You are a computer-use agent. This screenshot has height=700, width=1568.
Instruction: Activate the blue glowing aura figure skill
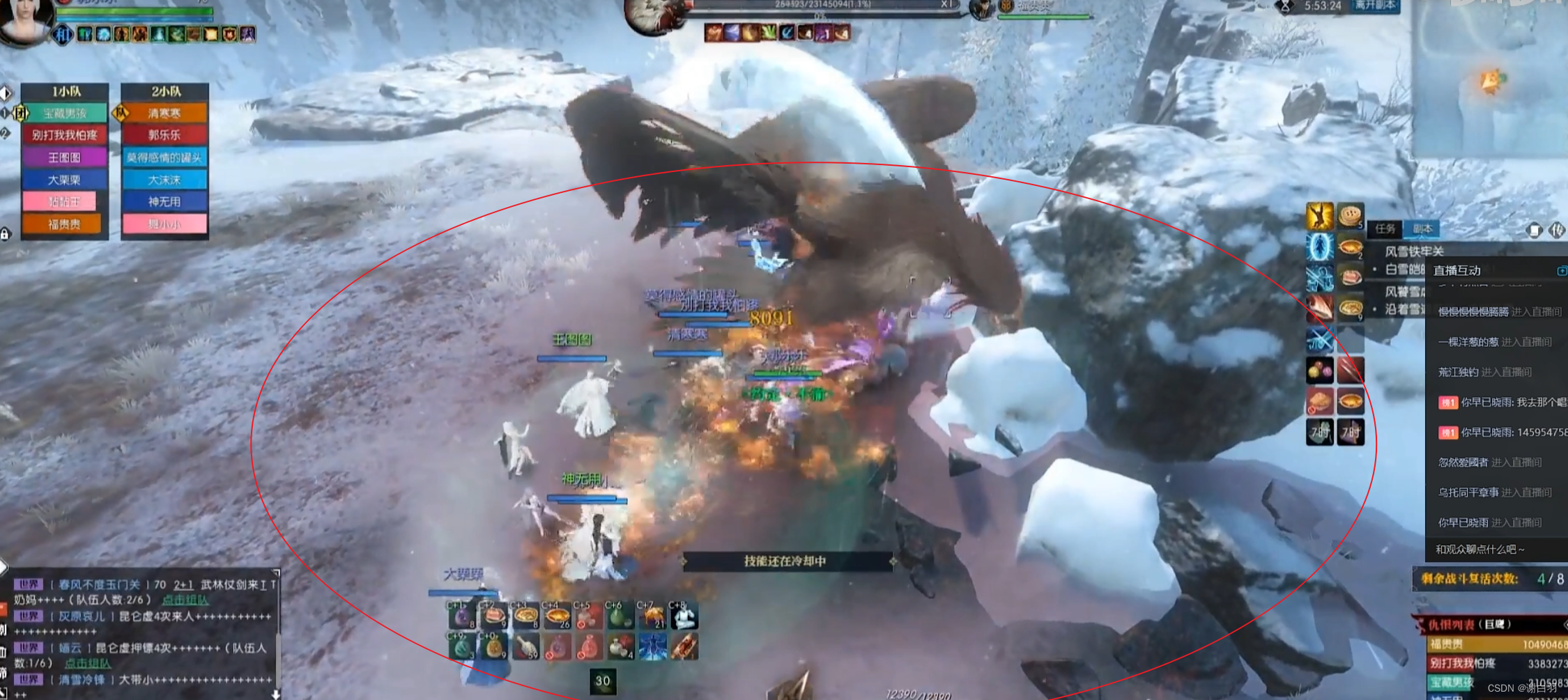1319,247
